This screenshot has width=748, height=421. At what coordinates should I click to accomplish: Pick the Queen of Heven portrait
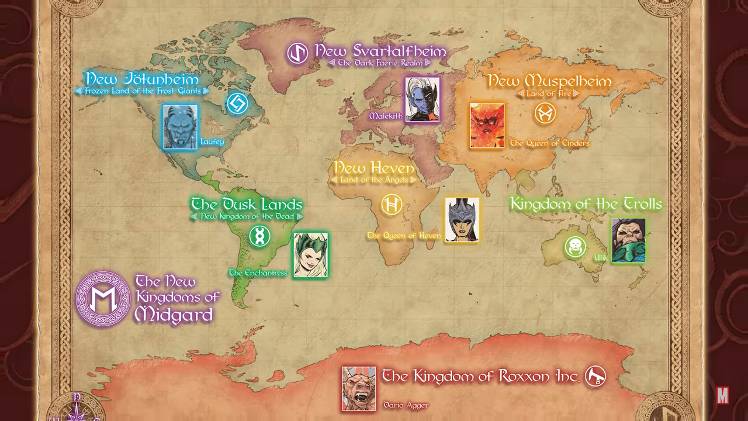[x=461, y=219]
